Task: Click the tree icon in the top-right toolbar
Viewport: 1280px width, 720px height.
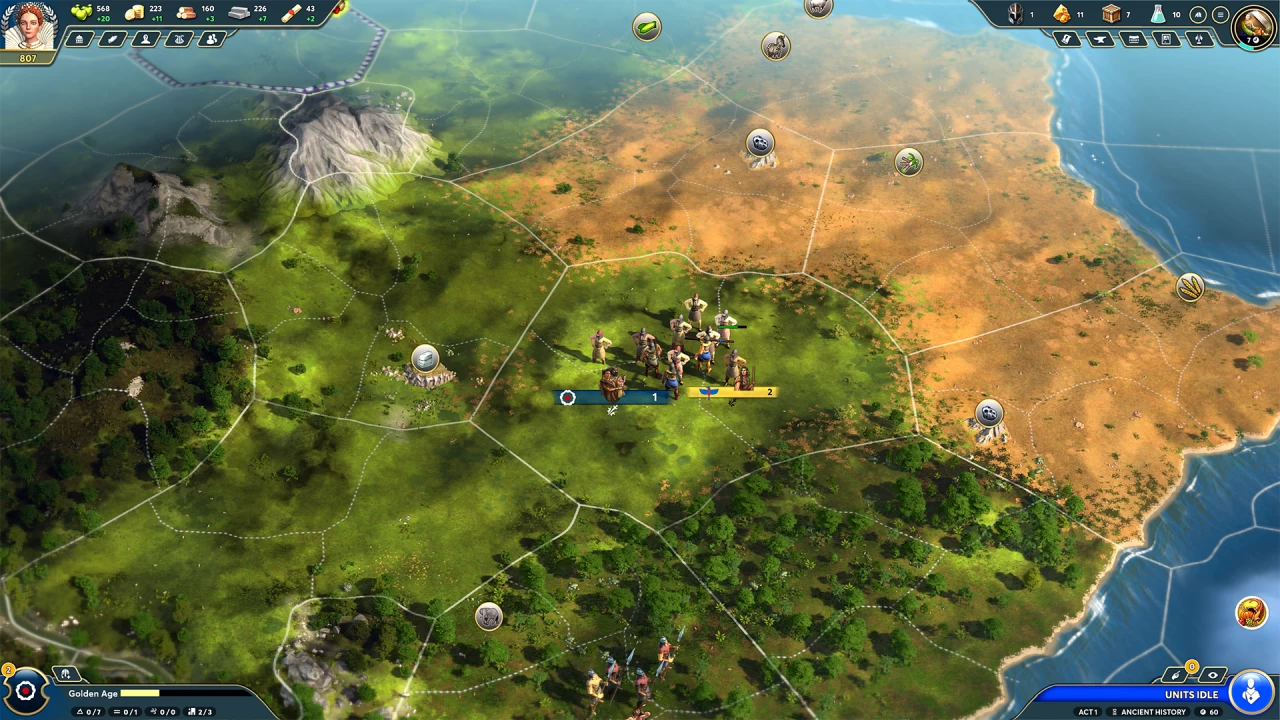Action: tap(1199, 40)
